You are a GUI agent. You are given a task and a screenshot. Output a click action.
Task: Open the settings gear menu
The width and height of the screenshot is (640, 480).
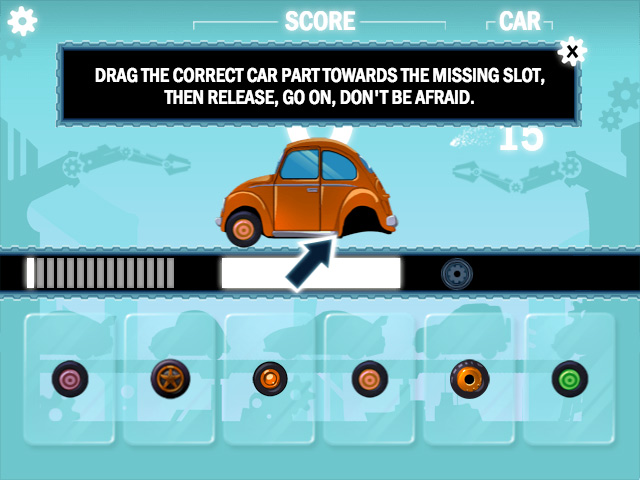pos(22,20)
